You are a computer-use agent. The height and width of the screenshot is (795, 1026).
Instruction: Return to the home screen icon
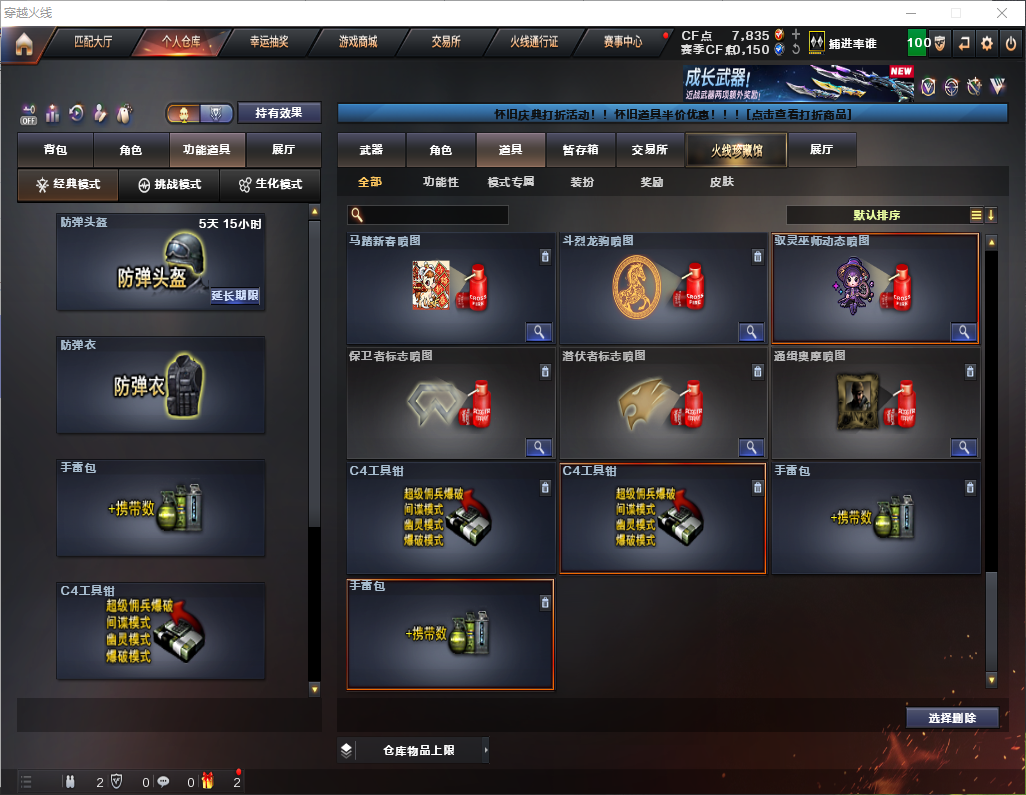point(24,44)
